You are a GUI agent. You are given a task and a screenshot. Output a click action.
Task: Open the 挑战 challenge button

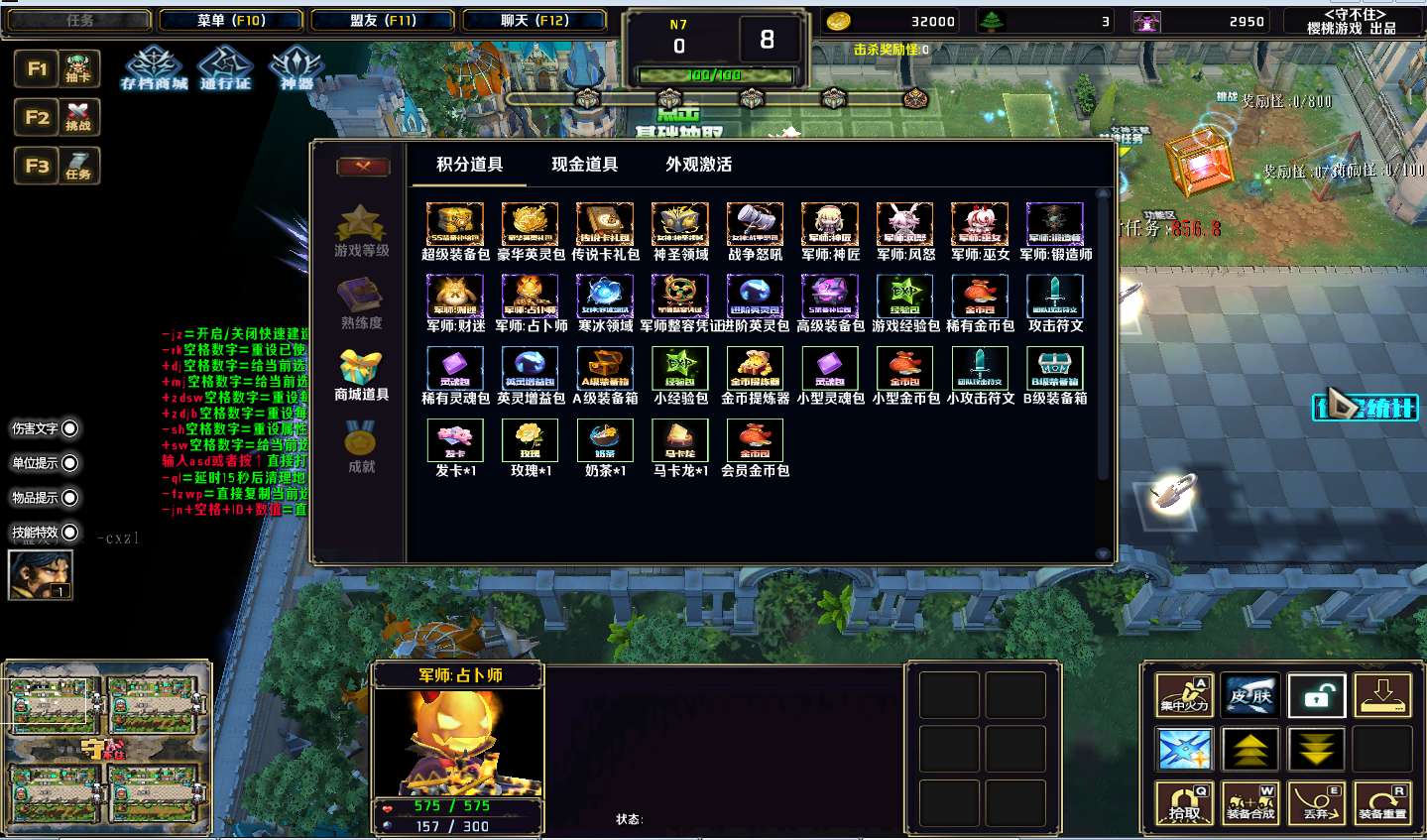tap(78, 117)
